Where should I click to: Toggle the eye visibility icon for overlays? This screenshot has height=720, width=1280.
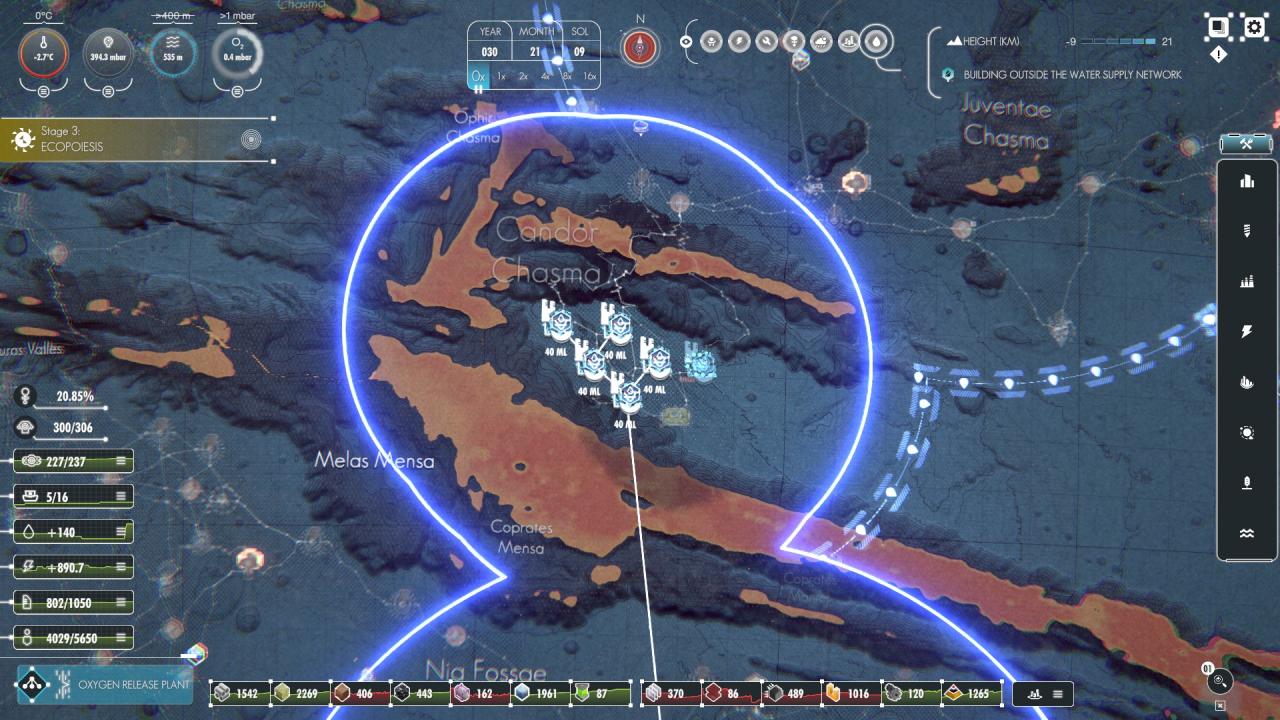pos(686,41)
